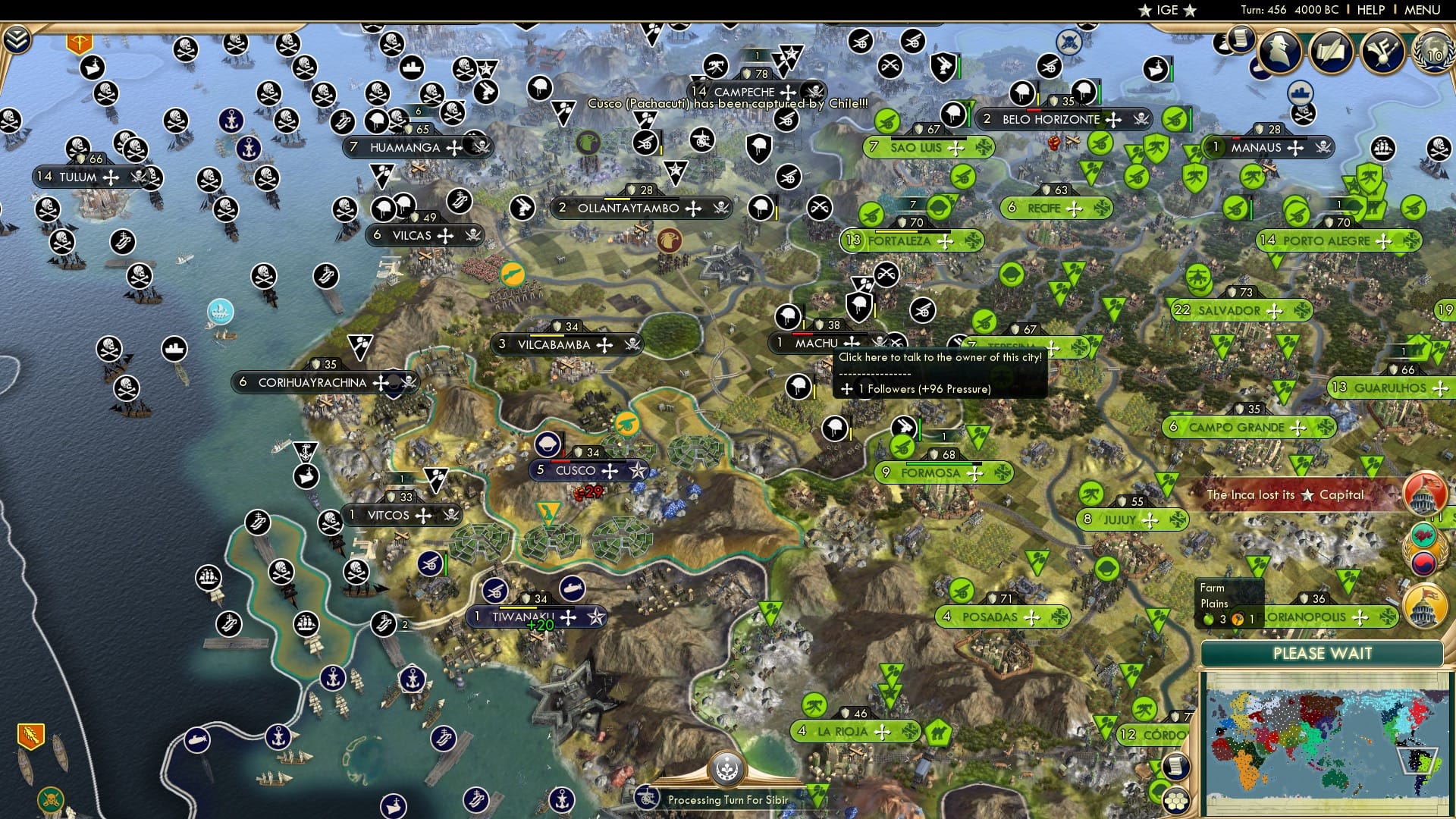Toggle the IGE star at top center
This screenshot has width=1456, height=819.
pos(1145,11)
